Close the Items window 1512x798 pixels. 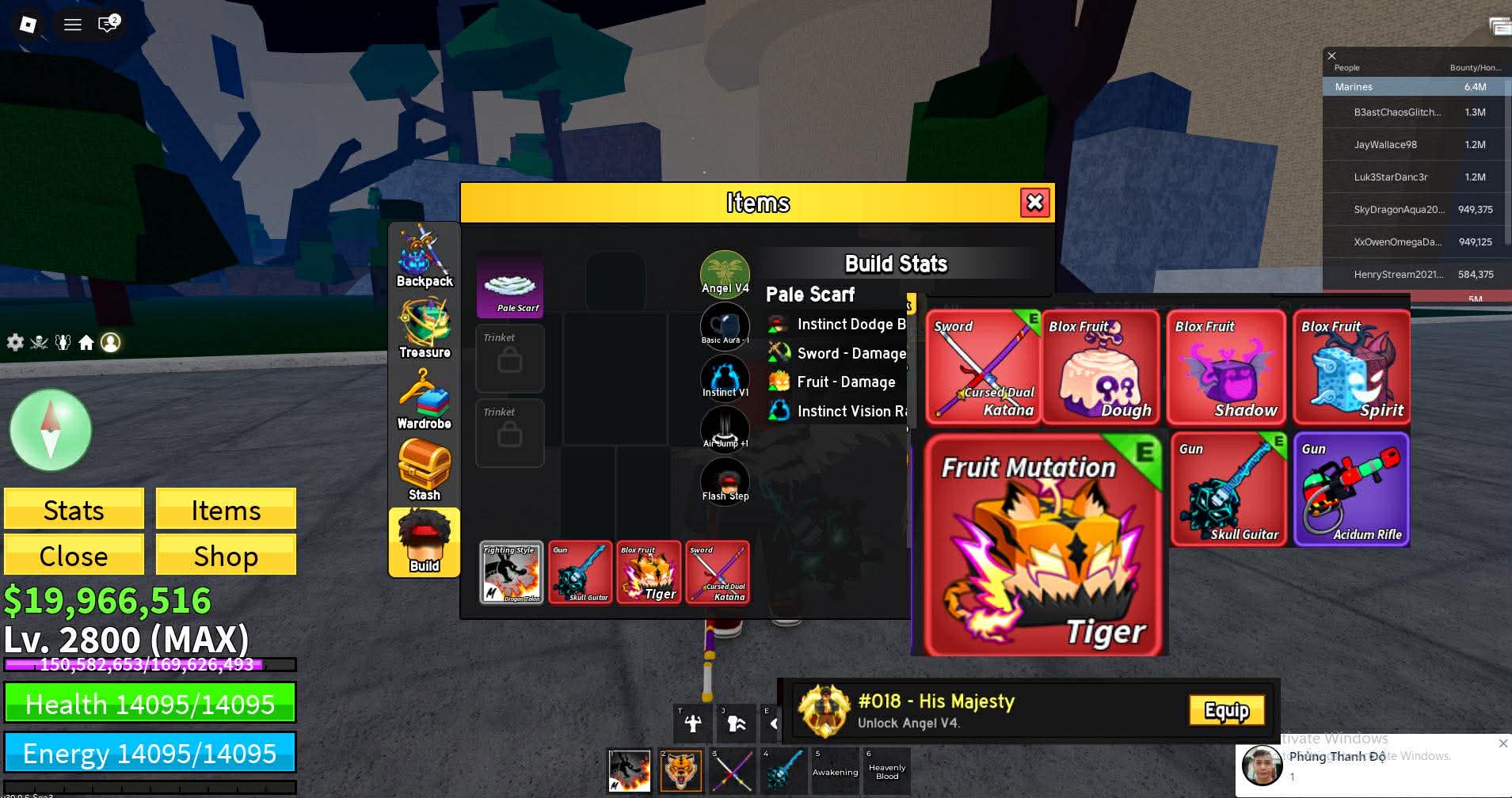pos(1034,203)
